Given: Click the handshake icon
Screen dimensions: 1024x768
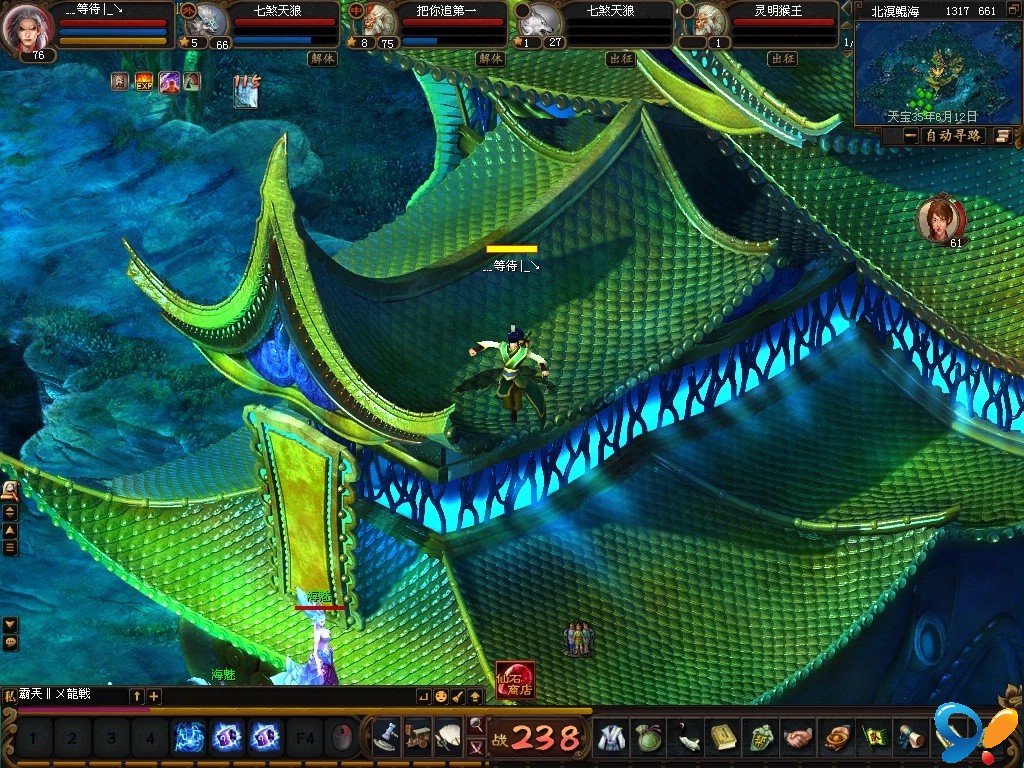Looking at the screenshot, I should pyautogui.click(x=797, y=738).
